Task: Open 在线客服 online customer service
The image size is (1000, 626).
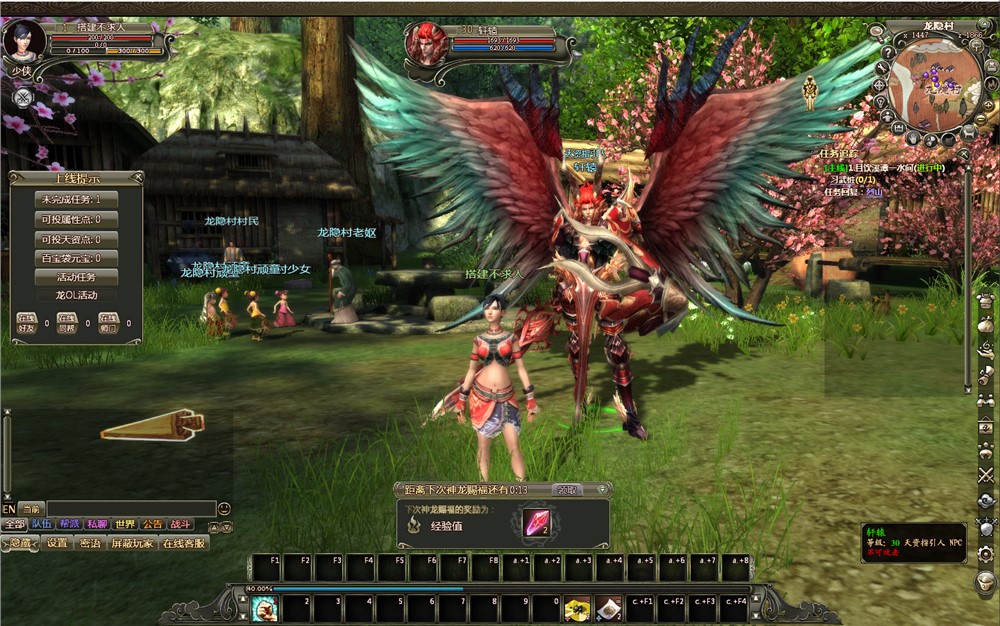Action: [x=184, y=543]
